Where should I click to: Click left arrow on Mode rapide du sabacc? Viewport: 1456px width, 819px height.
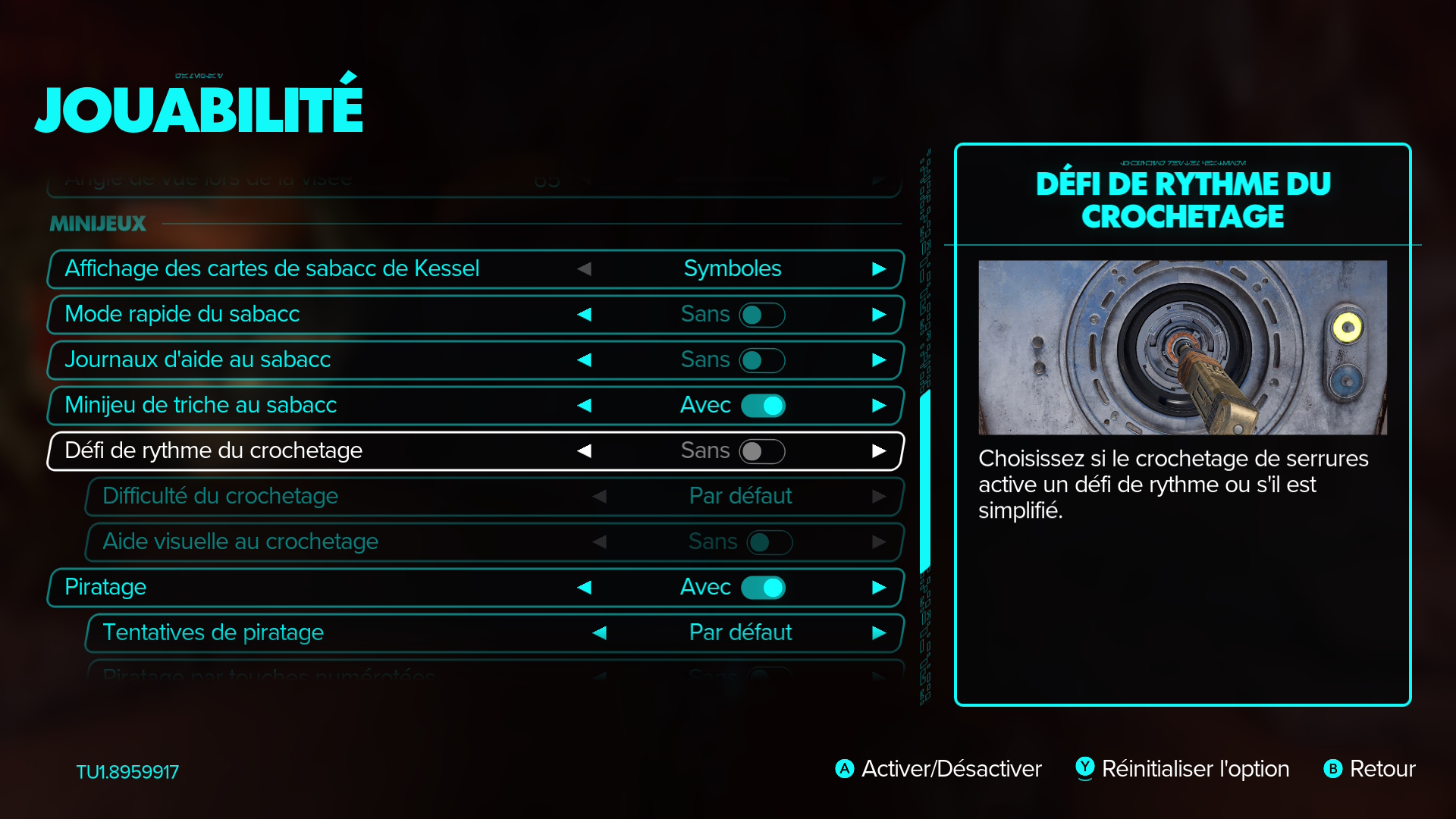(584, 315)
